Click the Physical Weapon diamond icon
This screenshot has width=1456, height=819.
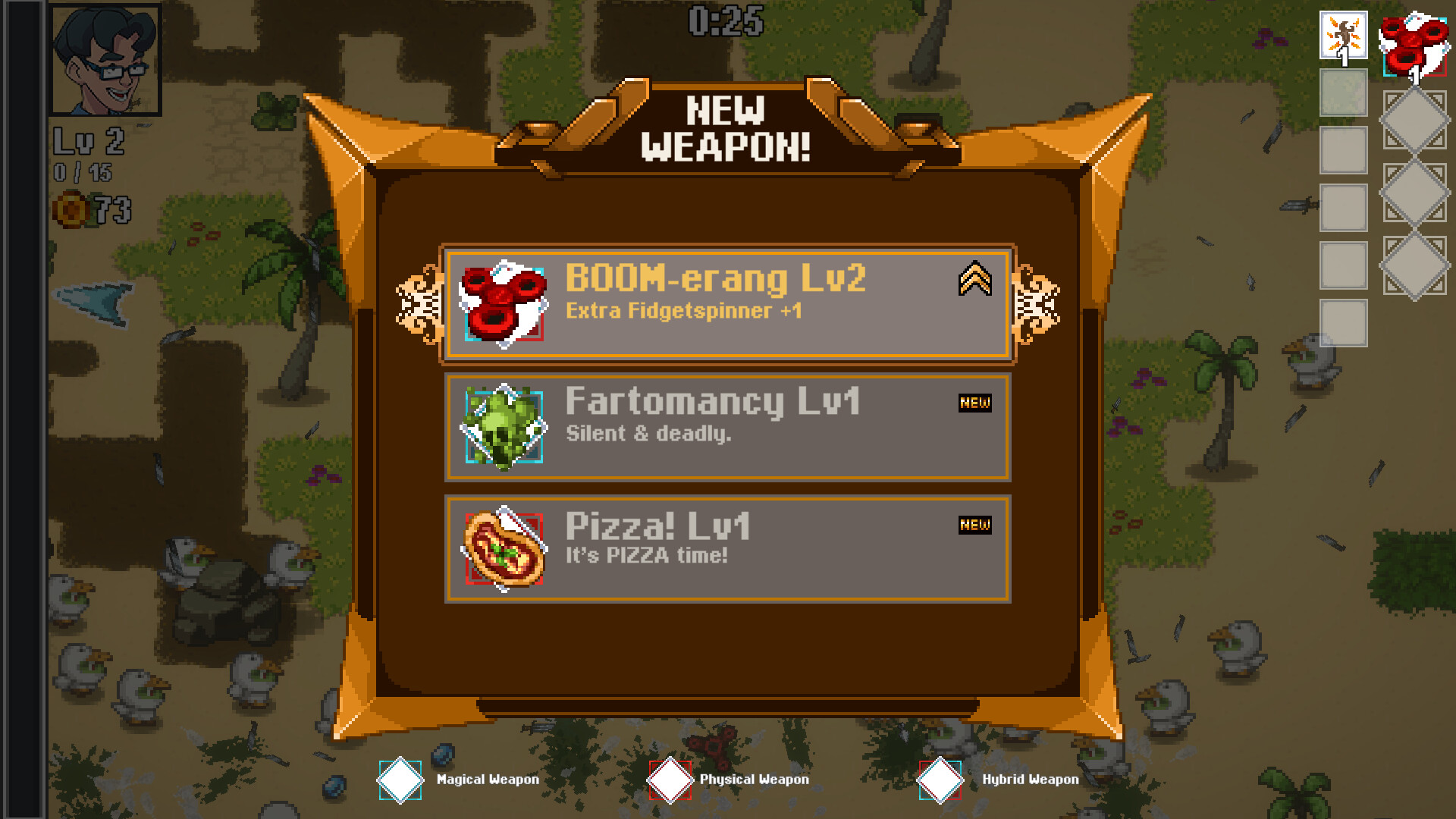point(670,779)
